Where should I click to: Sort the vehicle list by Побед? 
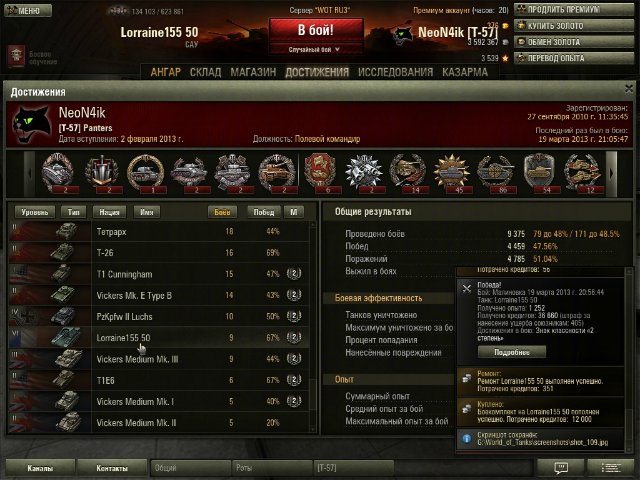coord(263,212)
